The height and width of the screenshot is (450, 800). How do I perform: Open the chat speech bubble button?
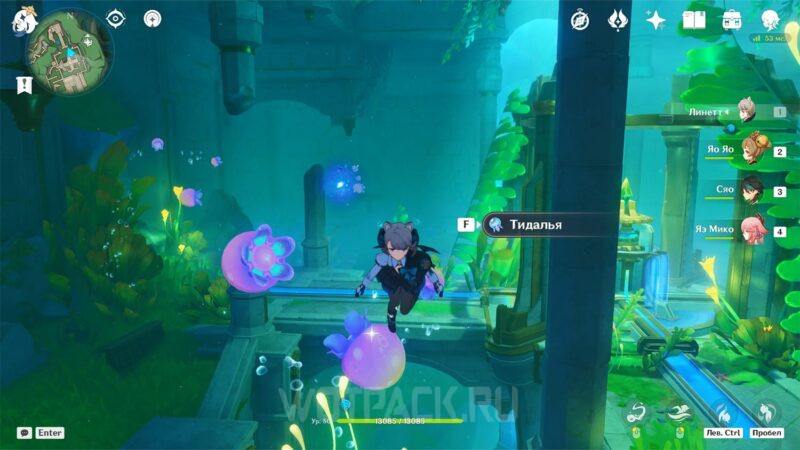[x=23, y=433]
